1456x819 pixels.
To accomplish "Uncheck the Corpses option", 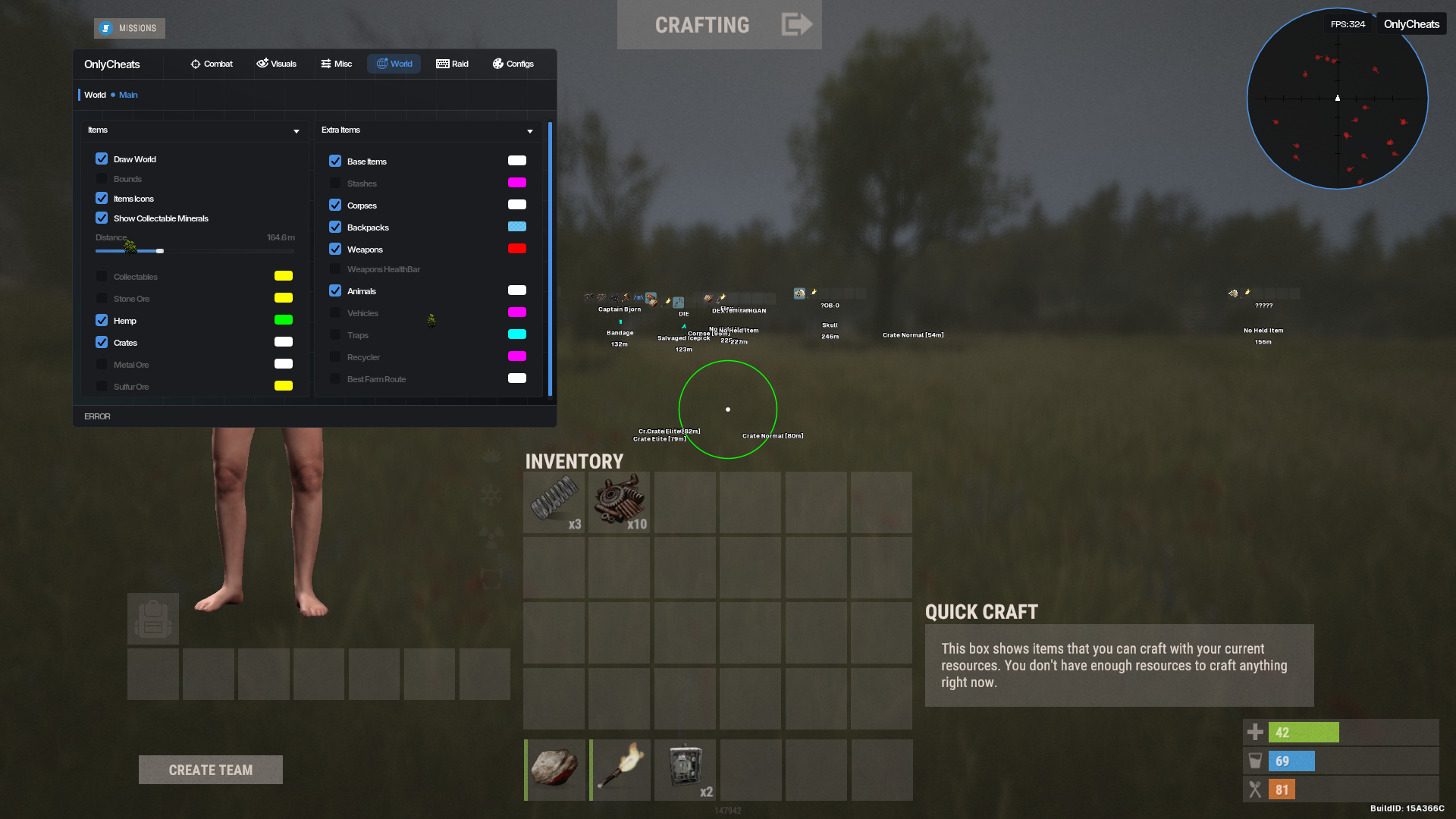I will coord(336,205).
